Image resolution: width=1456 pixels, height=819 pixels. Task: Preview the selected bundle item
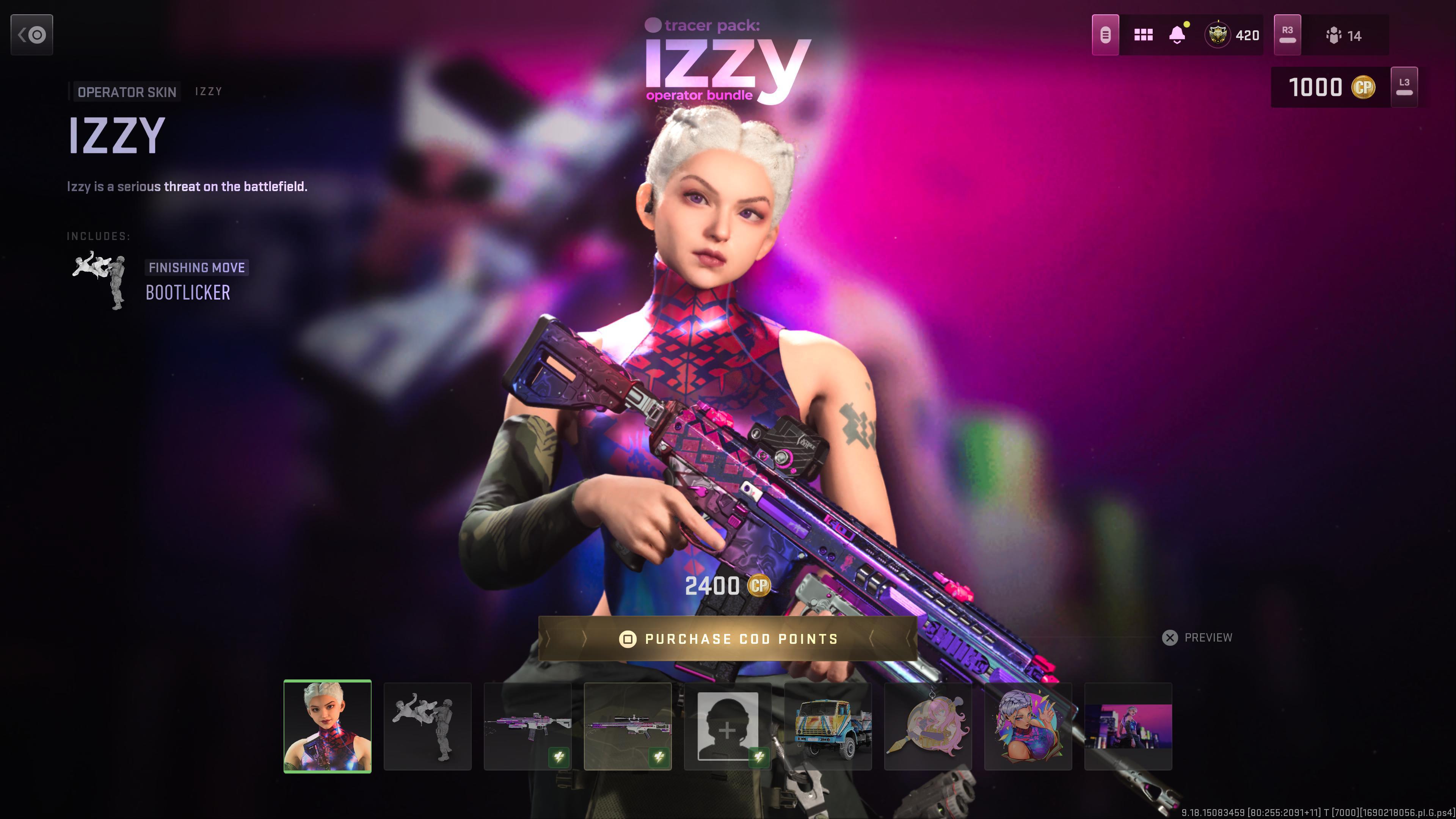click(x=1197, y=637)
